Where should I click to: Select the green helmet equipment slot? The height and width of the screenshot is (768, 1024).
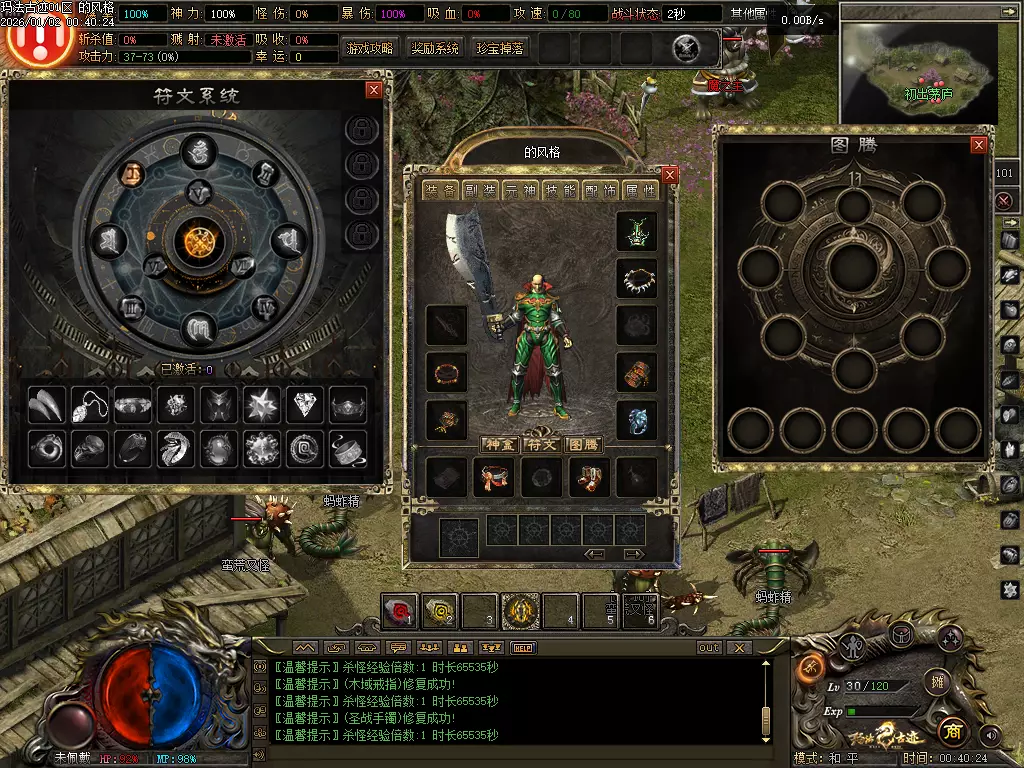coord(637,231)
